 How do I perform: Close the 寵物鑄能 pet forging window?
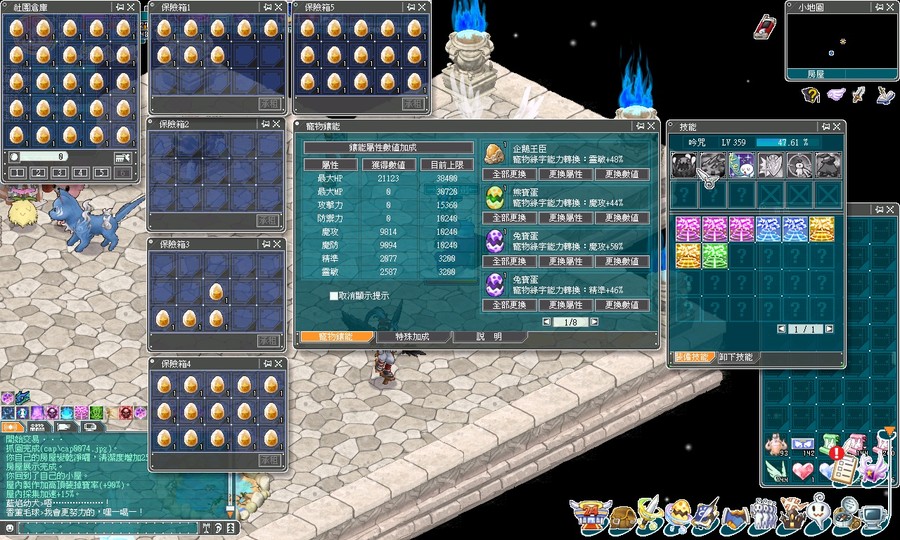[651, 127]
